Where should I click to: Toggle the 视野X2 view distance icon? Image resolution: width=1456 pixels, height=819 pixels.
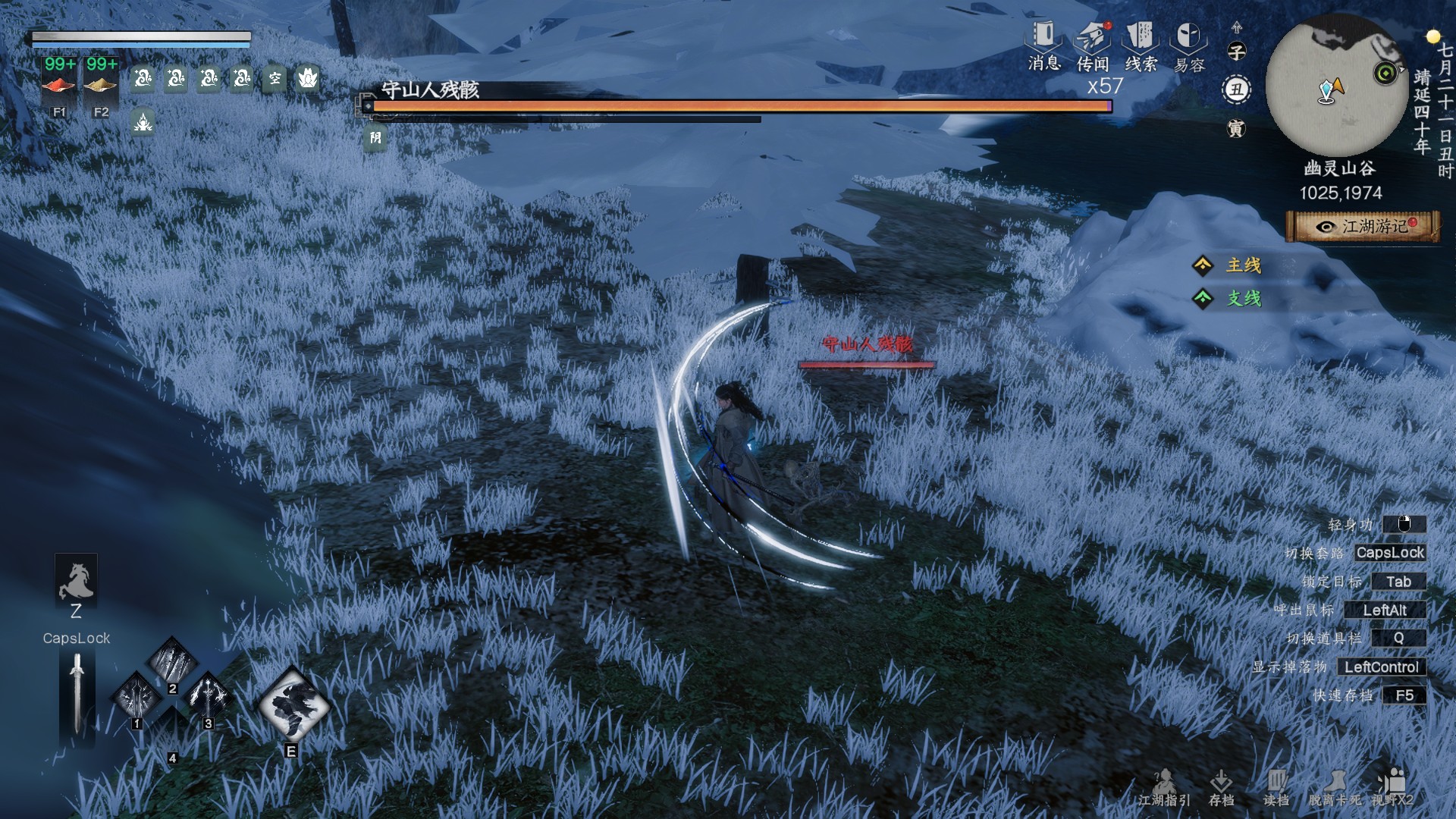[x=1392, y=787]
